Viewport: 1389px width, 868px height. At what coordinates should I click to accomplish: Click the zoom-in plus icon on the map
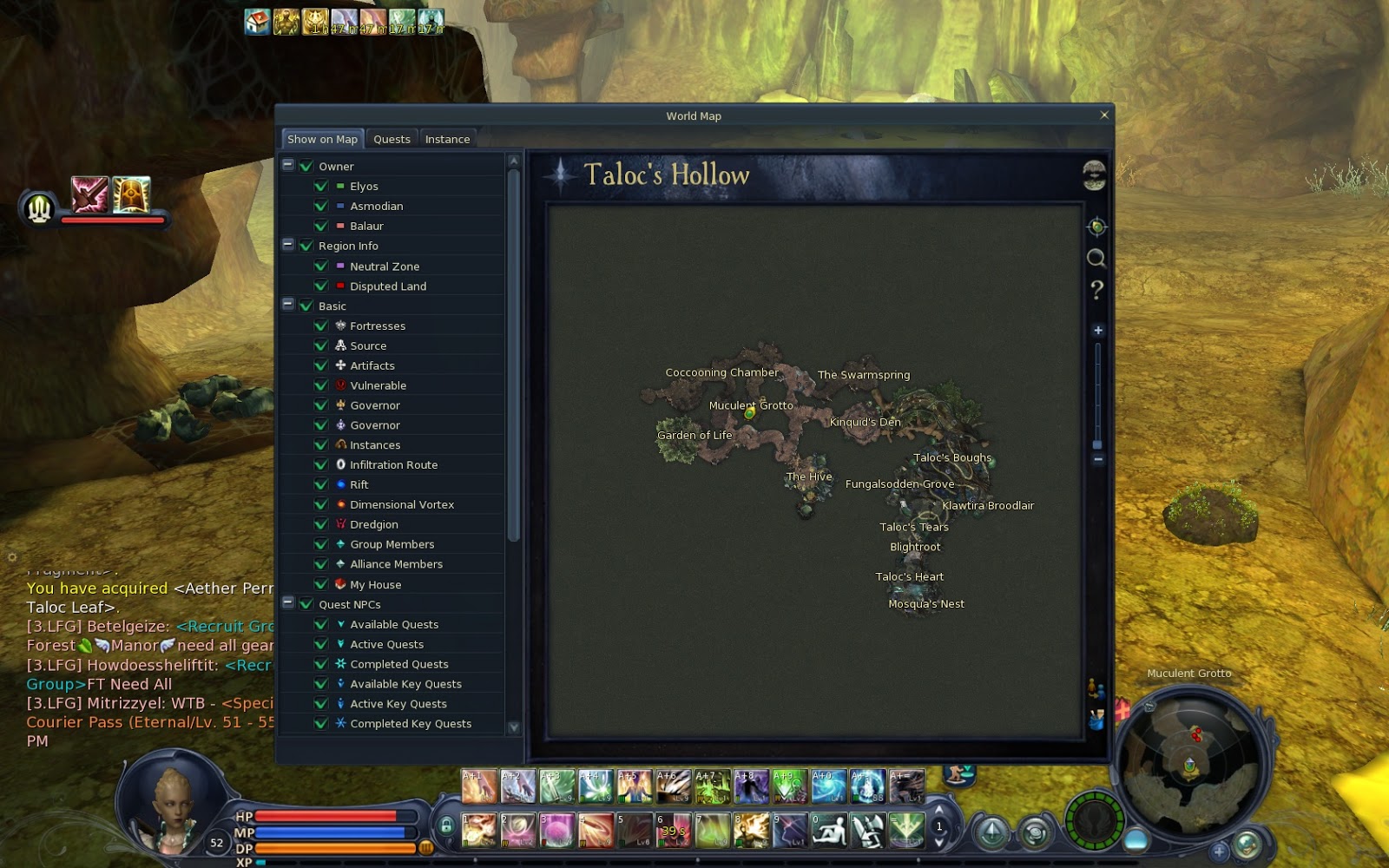click(1097, 331)
